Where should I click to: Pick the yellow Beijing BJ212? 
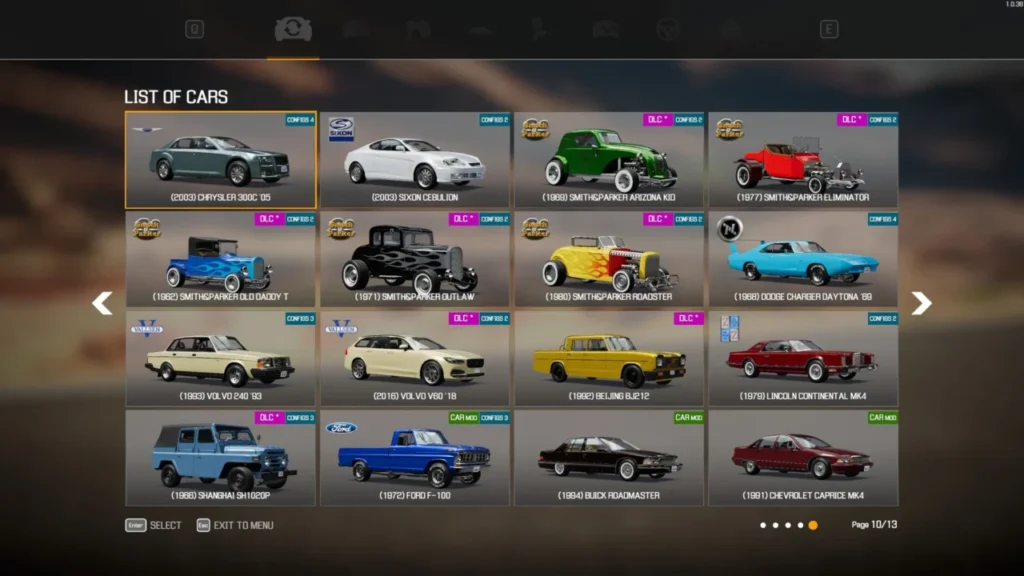609,358
